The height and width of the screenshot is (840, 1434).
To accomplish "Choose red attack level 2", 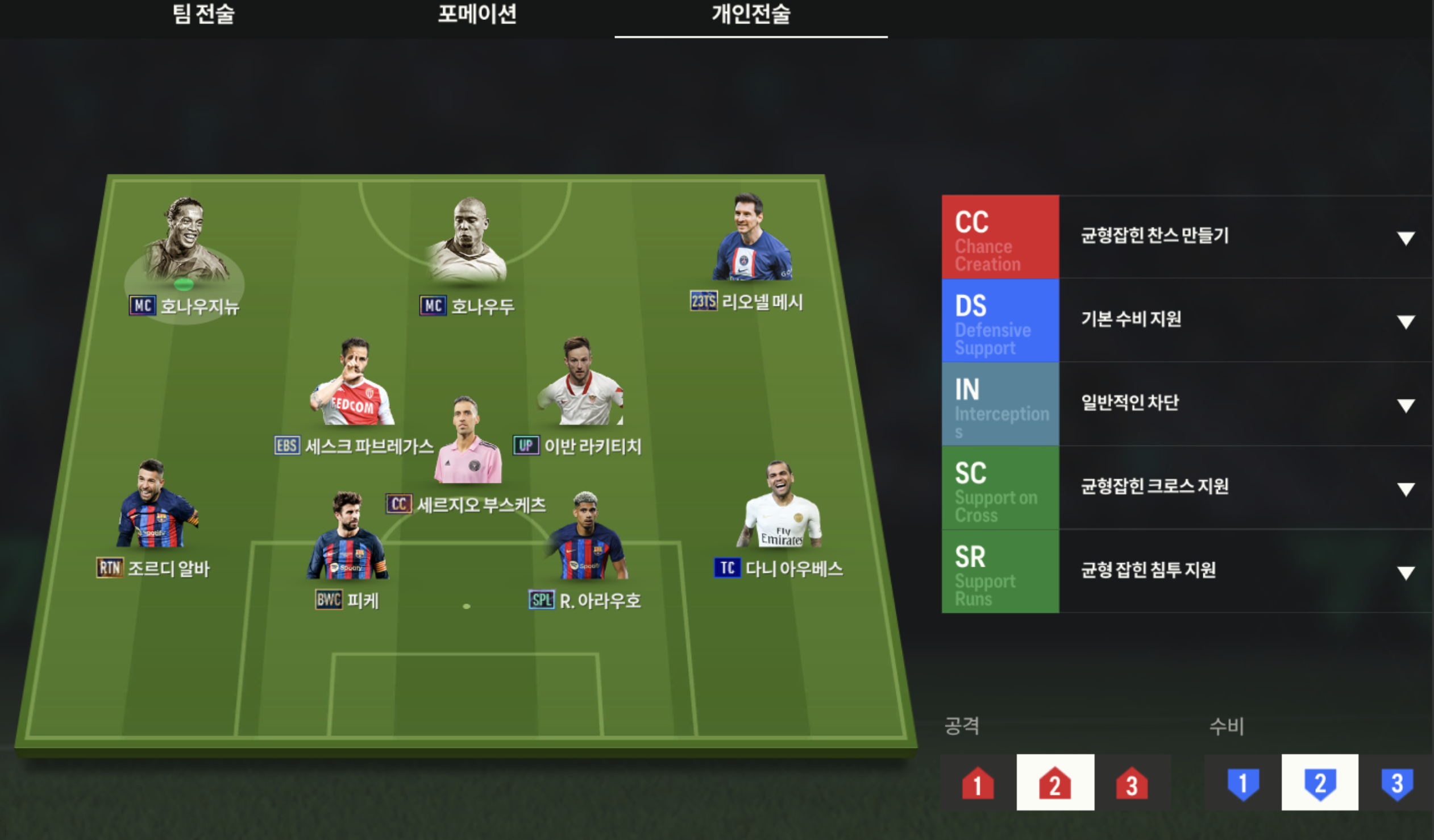I will click(x=1054, y=783).
